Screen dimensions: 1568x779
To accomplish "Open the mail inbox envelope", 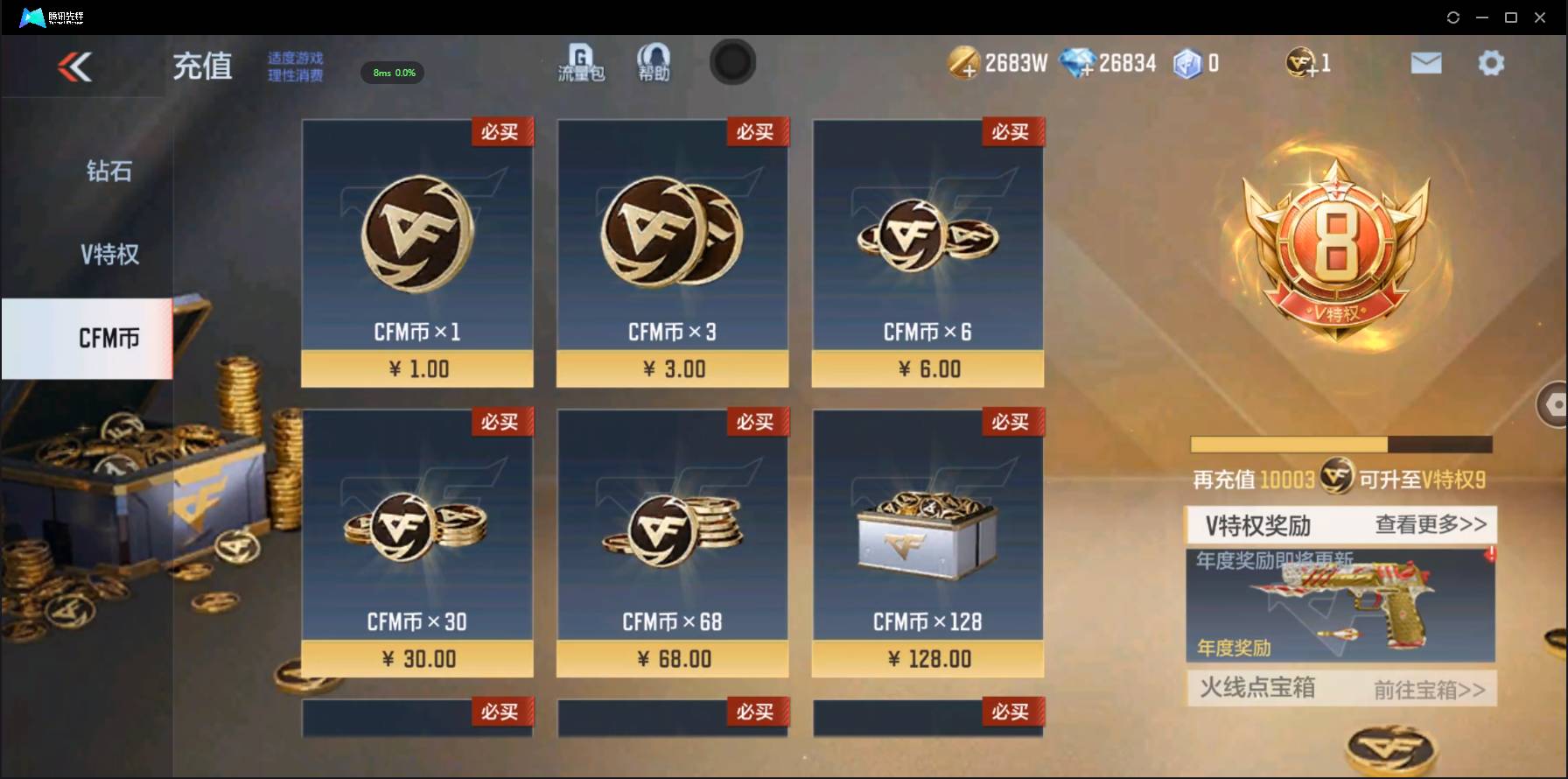I will [x=1426, y=62].
